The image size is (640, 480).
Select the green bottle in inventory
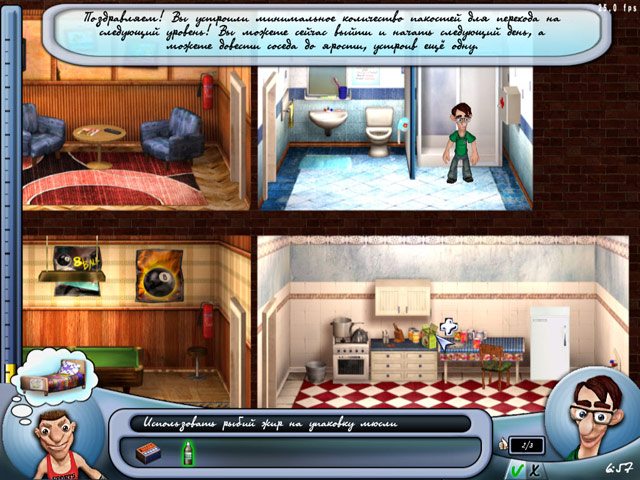(x=186, y=453)
